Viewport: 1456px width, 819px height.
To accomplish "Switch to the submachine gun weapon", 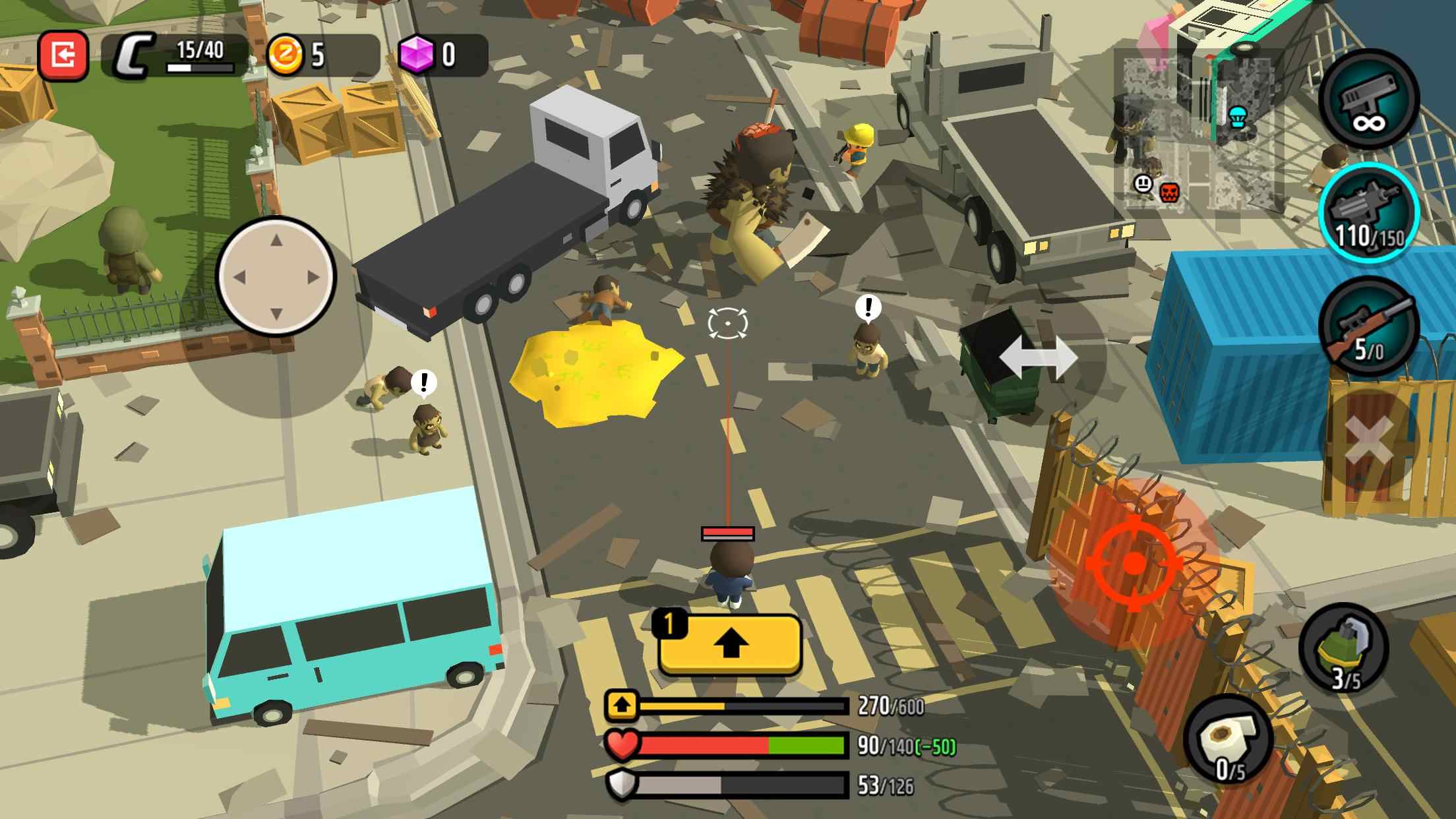I will [1368, 212].
